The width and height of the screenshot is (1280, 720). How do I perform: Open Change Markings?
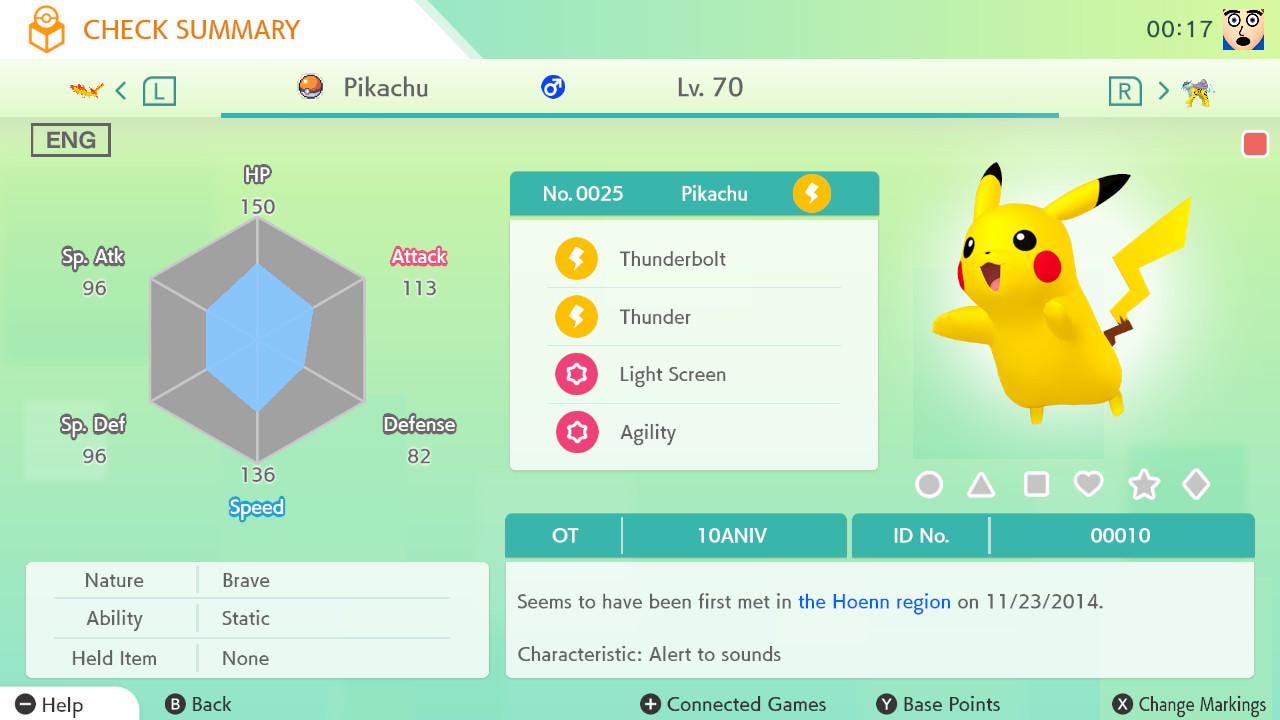click(x=1189, y=705)
